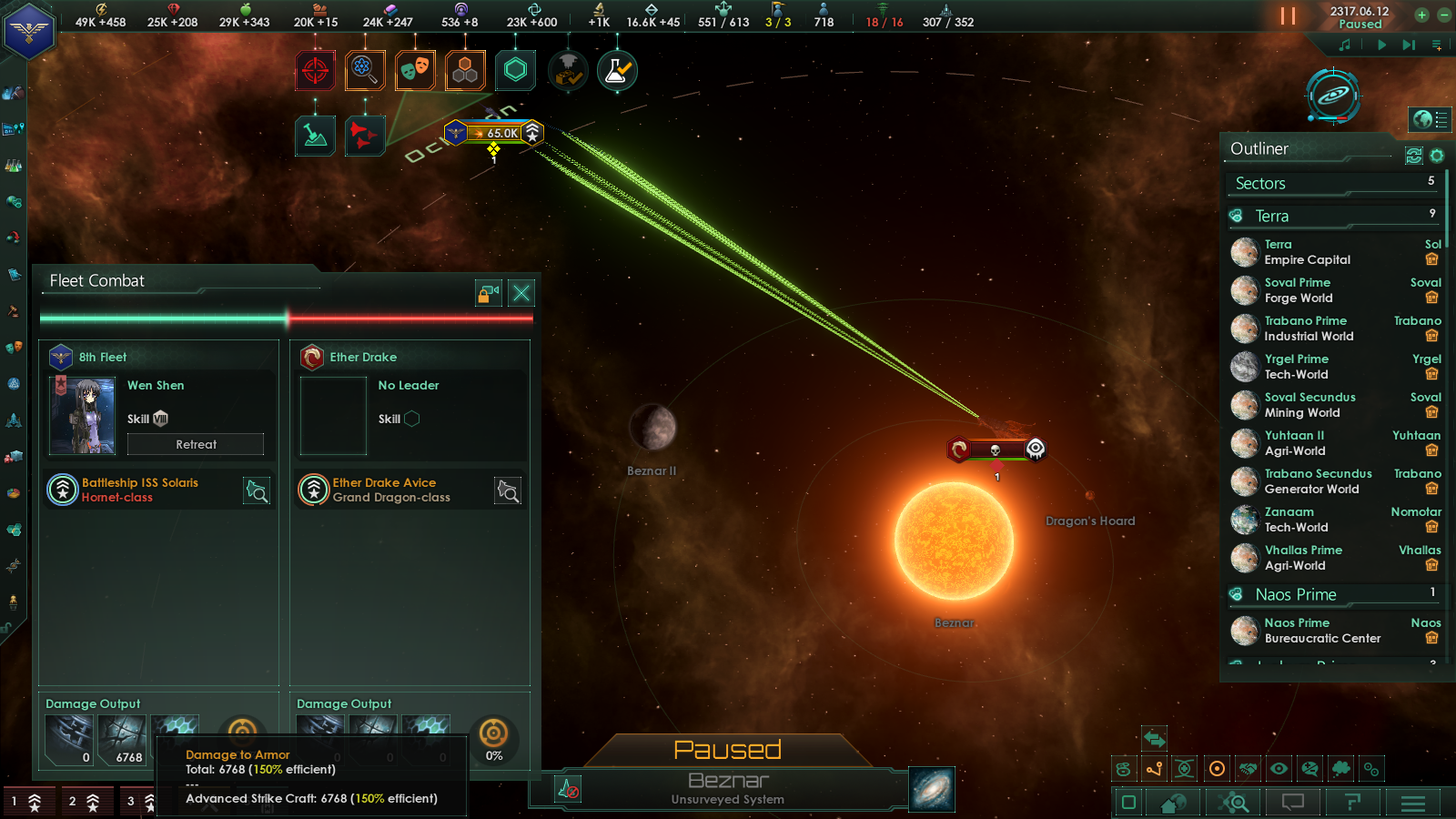1456x819 pixels.
Task: Close the Fleet Combat window
Action: pyautogui.click(x=521, y=293)
